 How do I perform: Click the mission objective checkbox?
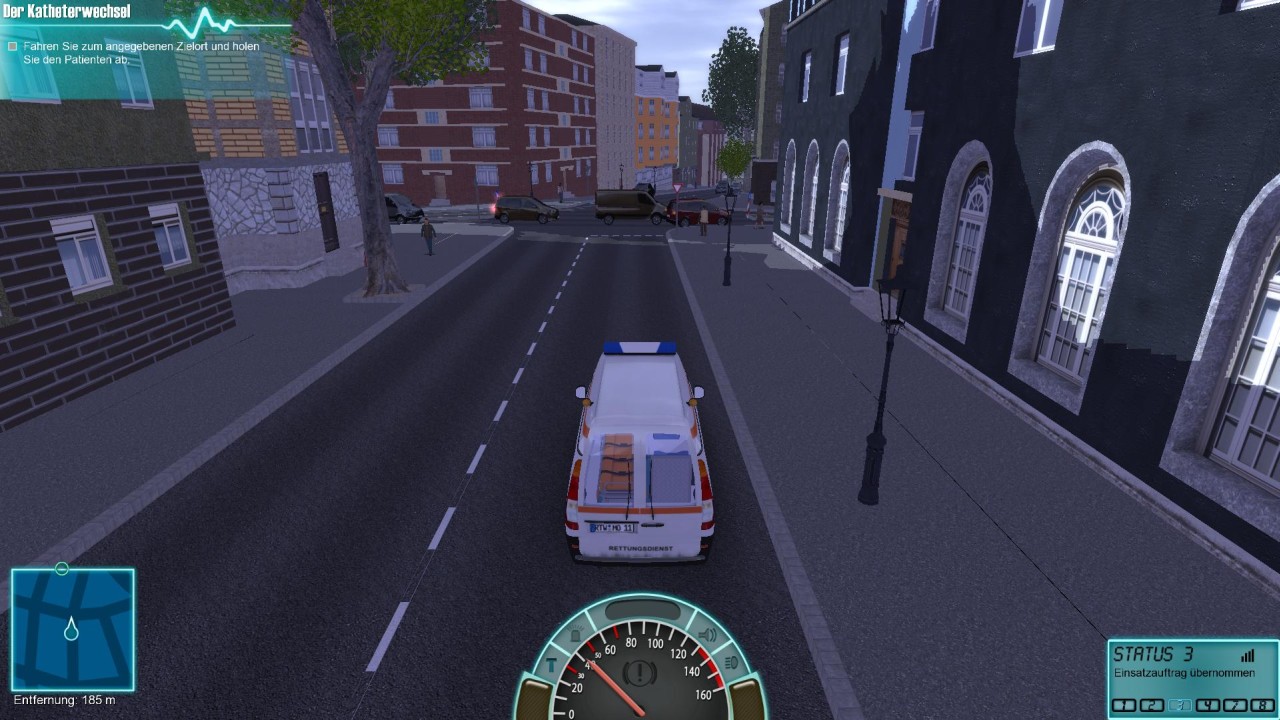click(12, 46)
